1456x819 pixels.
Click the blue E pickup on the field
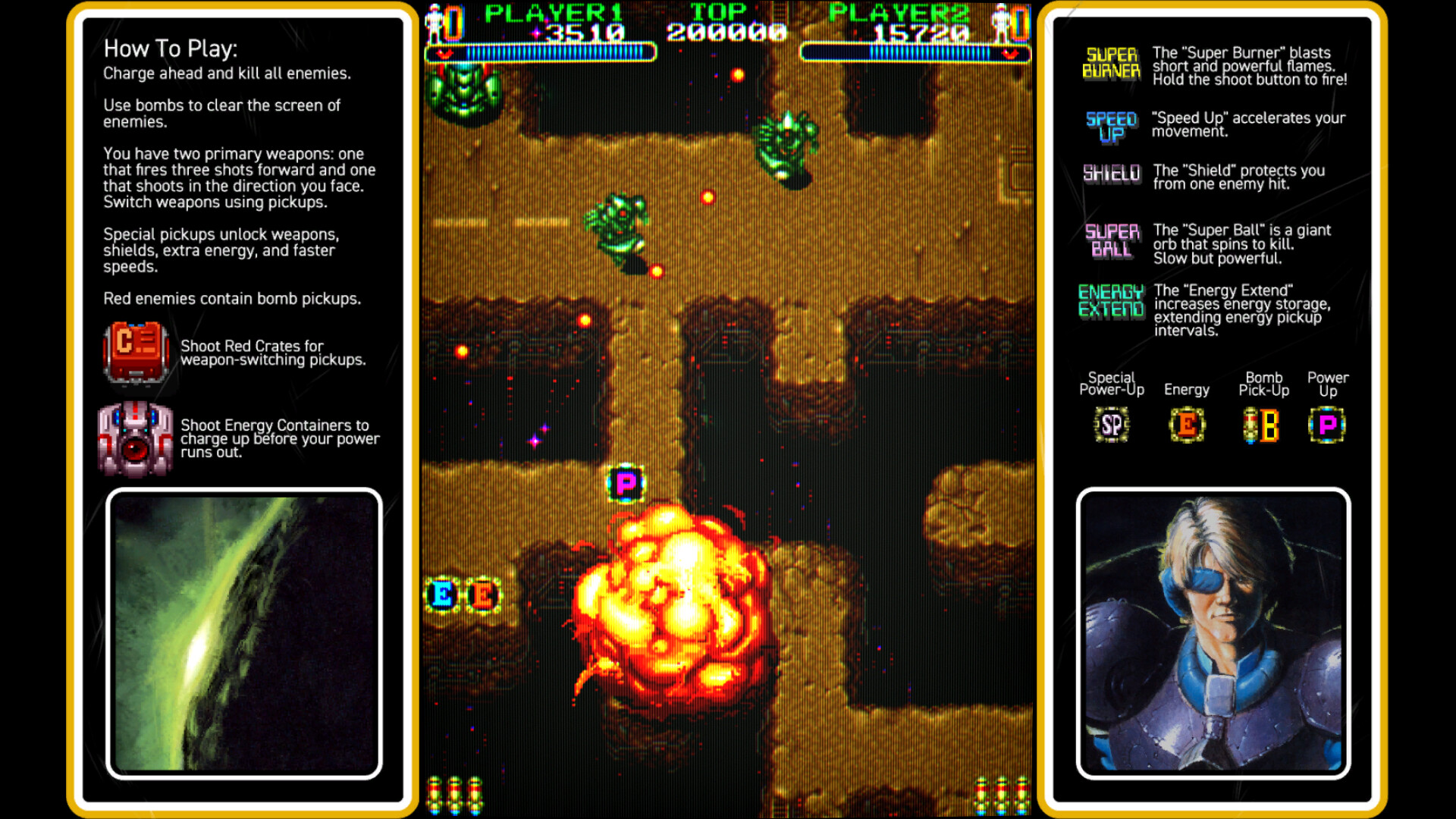[442, 596]
